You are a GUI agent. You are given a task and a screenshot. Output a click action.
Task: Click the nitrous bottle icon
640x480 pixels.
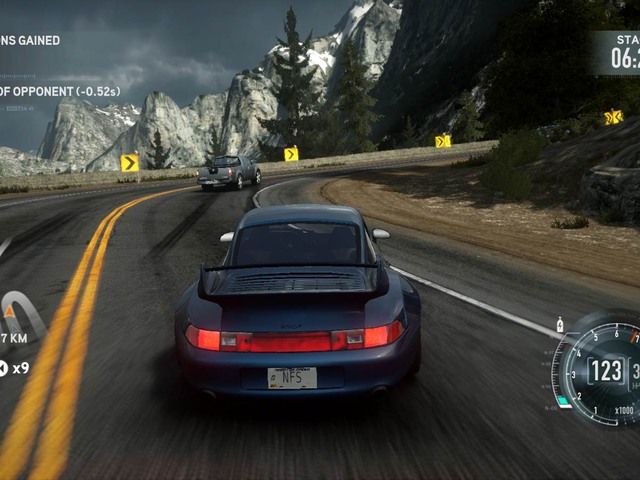click(560, 324)
